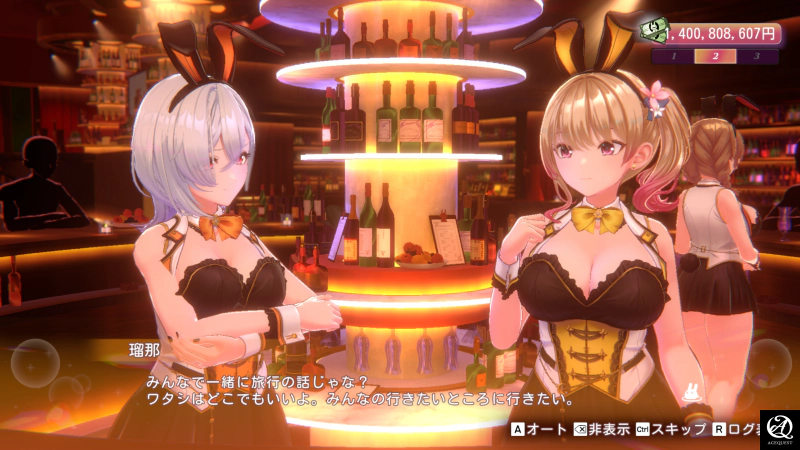Hide the dialogue window via 非表示
800x450 pixels.
[602, 429]
